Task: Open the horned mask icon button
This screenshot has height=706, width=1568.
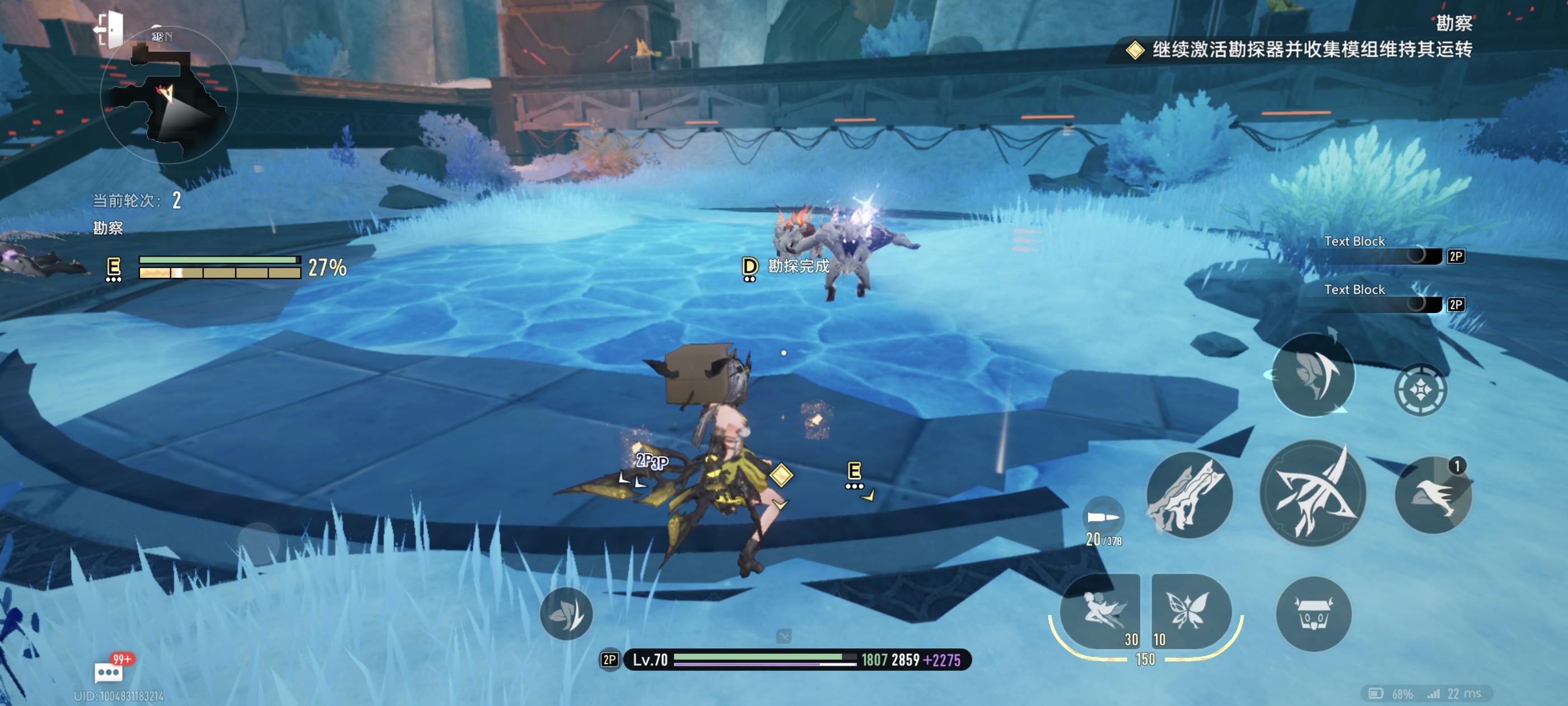Action: 1314,614
